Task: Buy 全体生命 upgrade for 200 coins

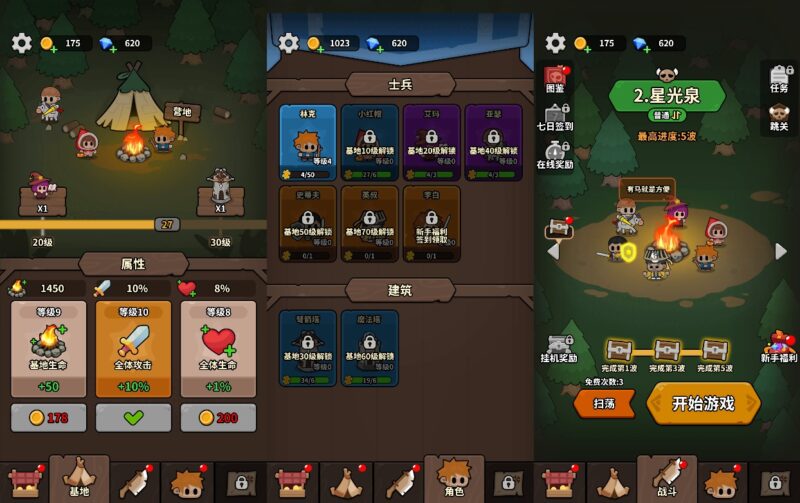Action: click(218, 417)
